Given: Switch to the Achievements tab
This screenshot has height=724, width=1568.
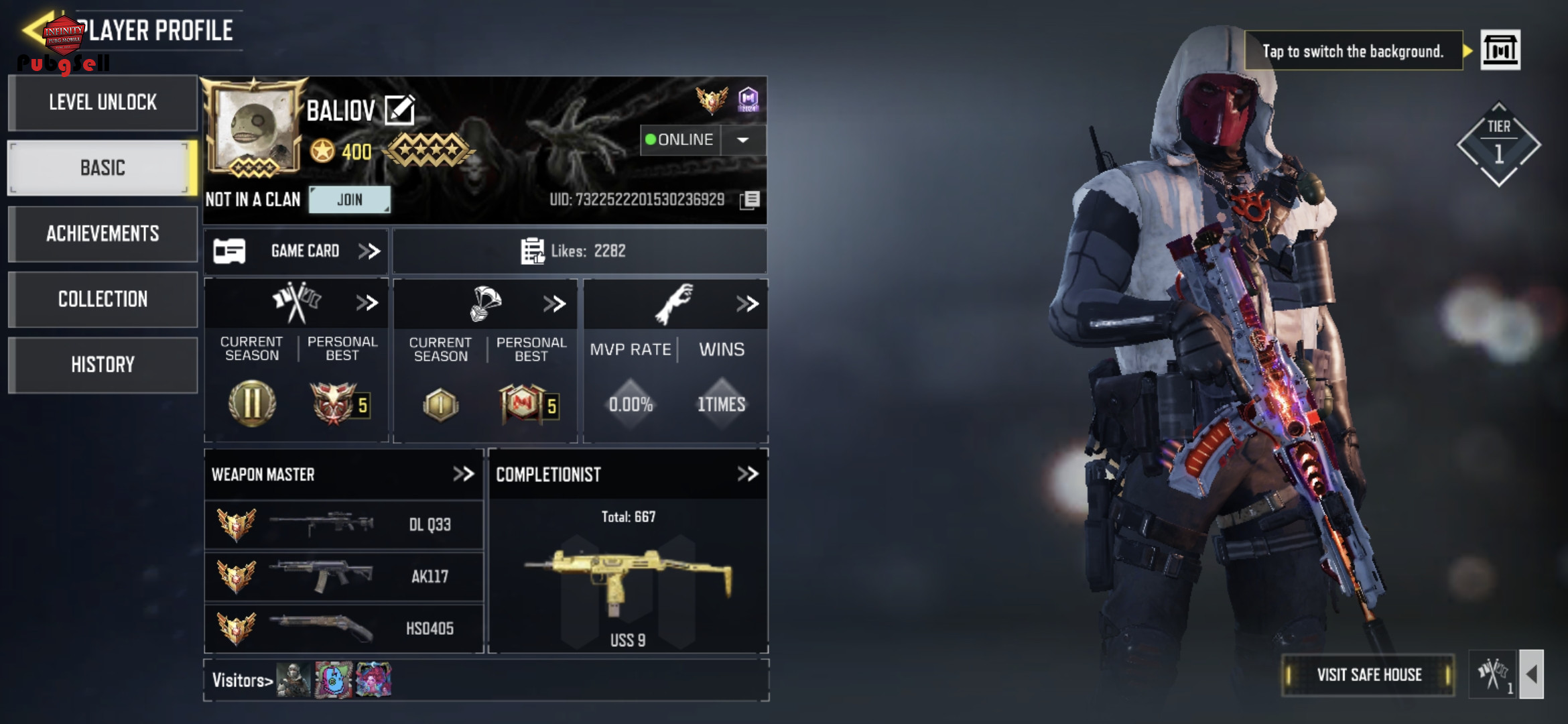Looking at the screenshot, I should [103, 233].
